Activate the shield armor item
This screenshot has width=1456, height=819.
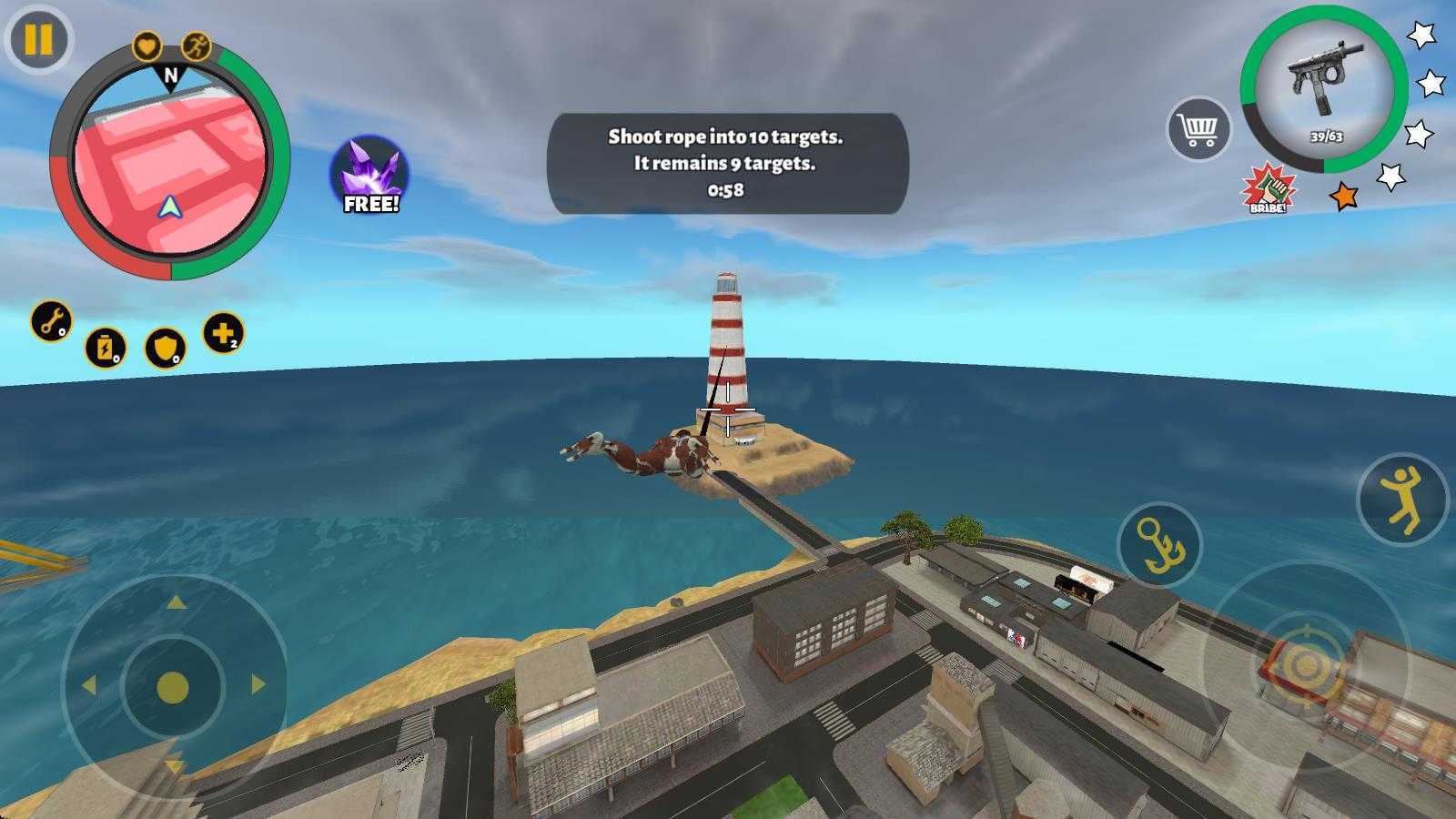pos(165,348)
